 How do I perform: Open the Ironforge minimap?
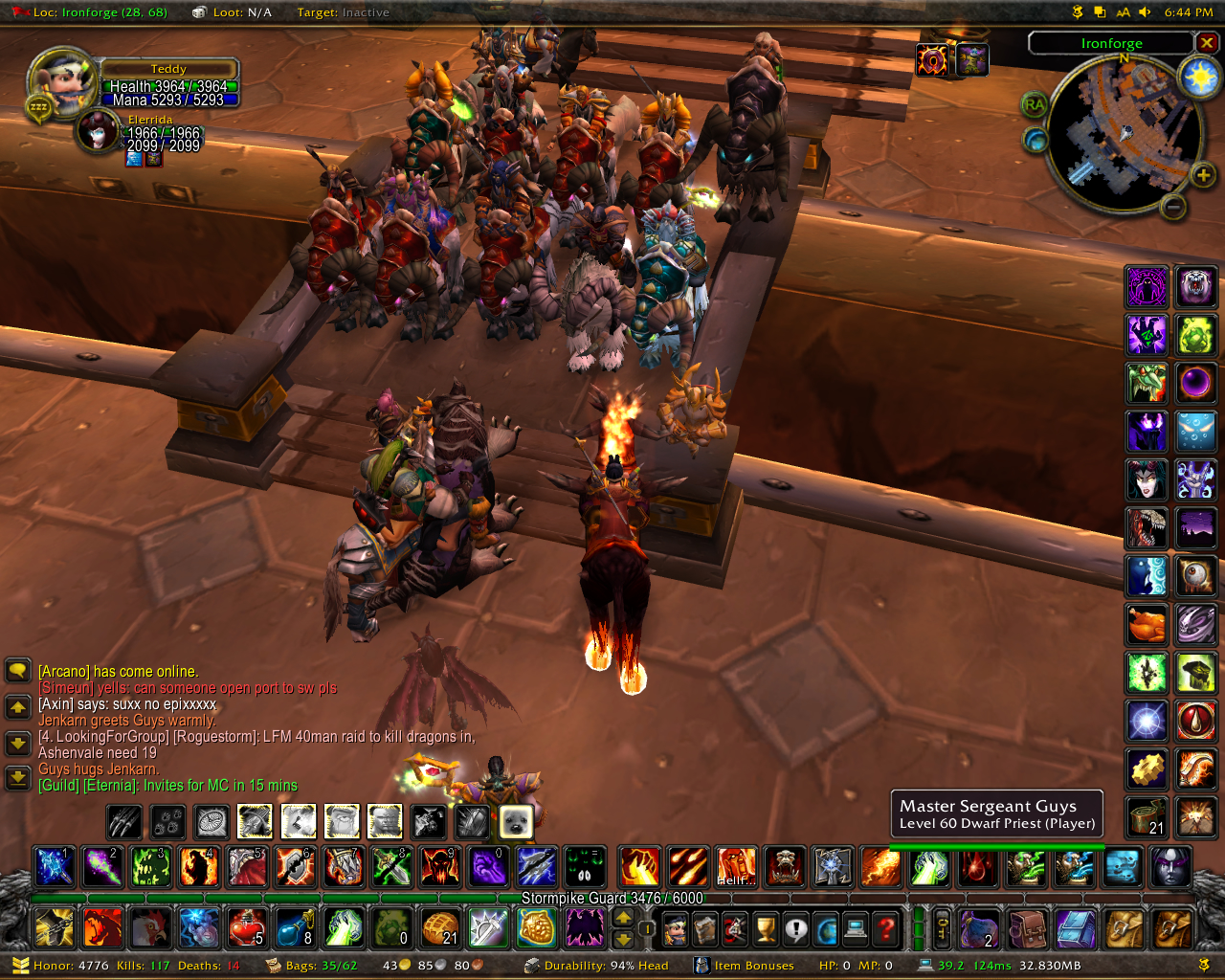coord(1124,136)
